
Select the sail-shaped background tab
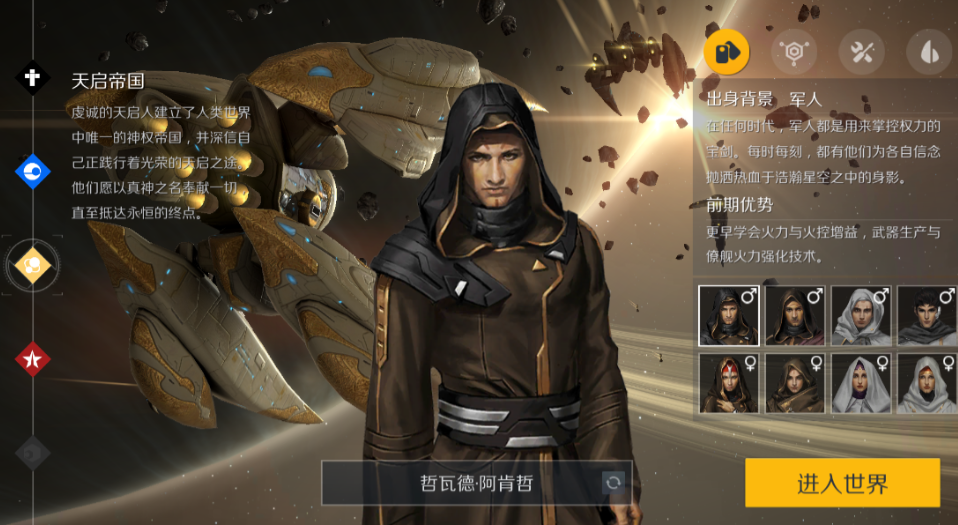pos(928,53)
